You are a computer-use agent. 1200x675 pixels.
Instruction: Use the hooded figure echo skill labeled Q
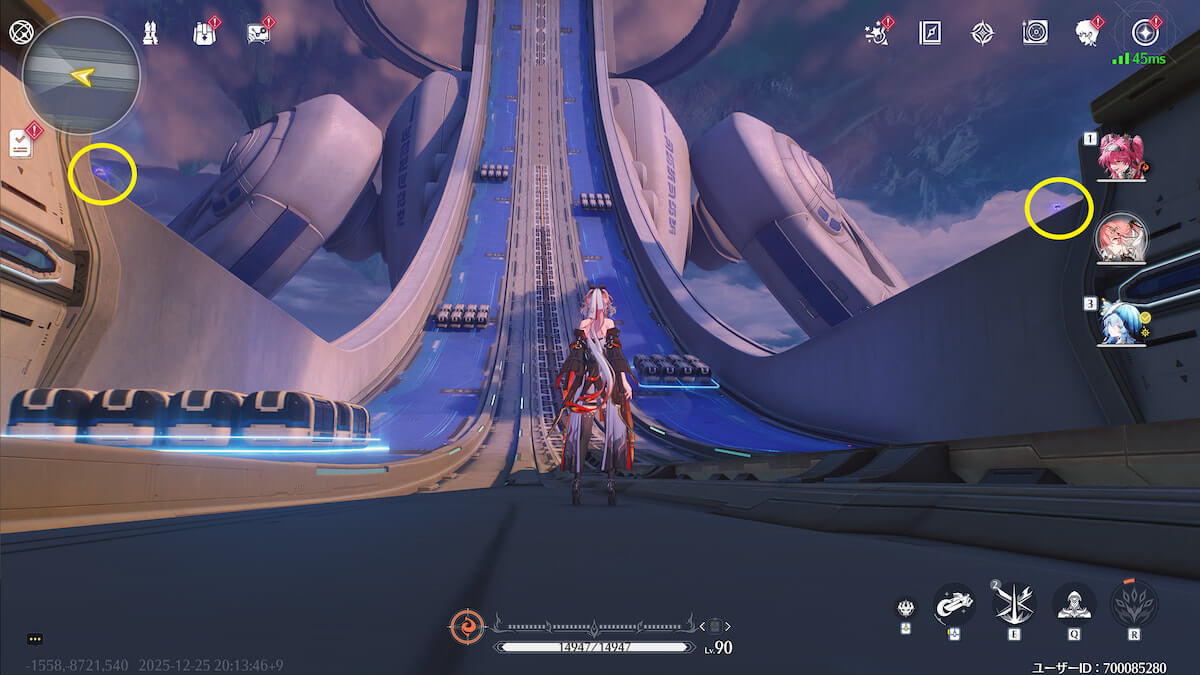pyautogui.click(x=1073, y=603)
